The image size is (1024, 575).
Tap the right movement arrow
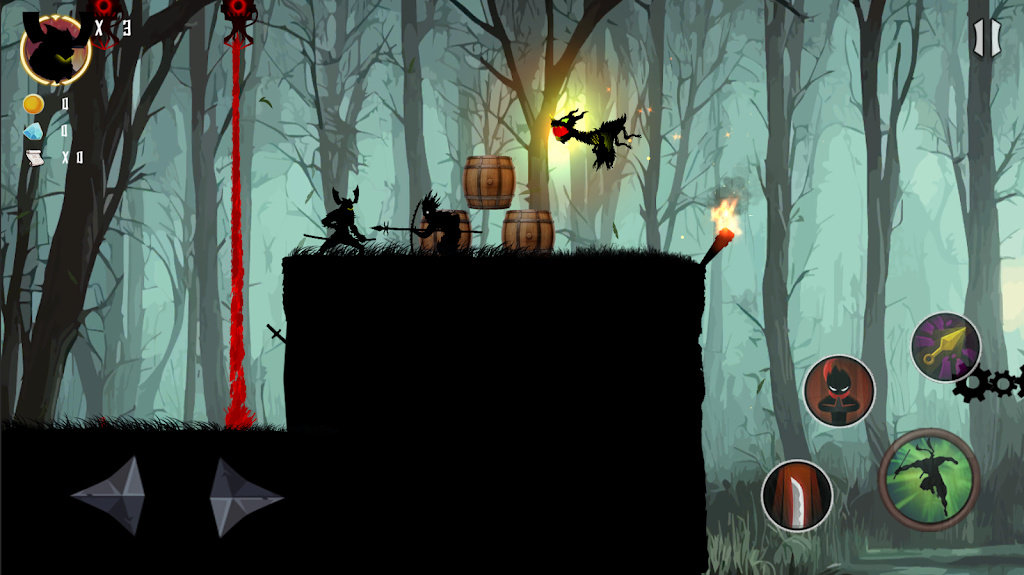pyautogui.click(x=245, y=497)
